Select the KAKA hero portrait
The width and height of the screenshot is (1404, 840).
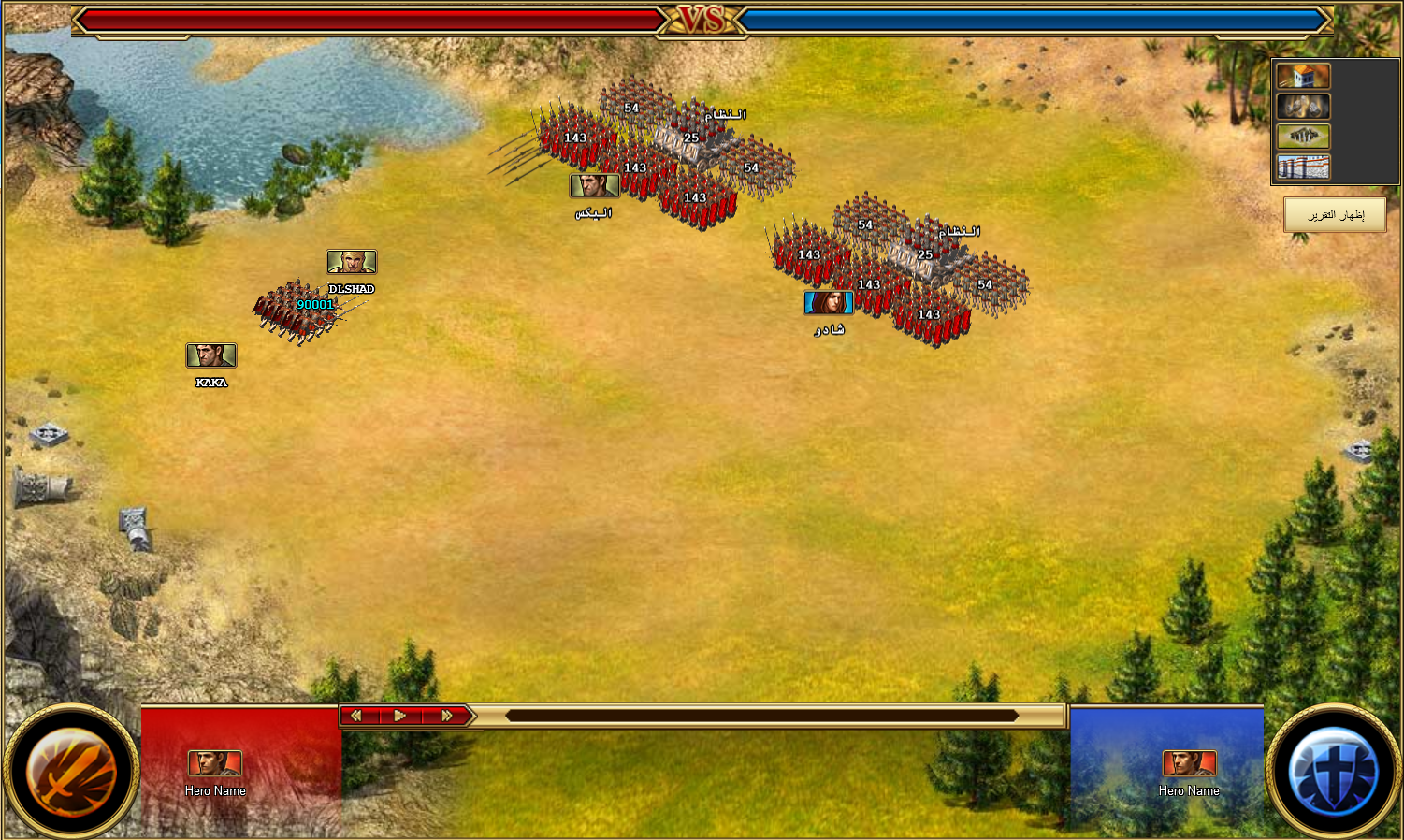click(211, 355)
